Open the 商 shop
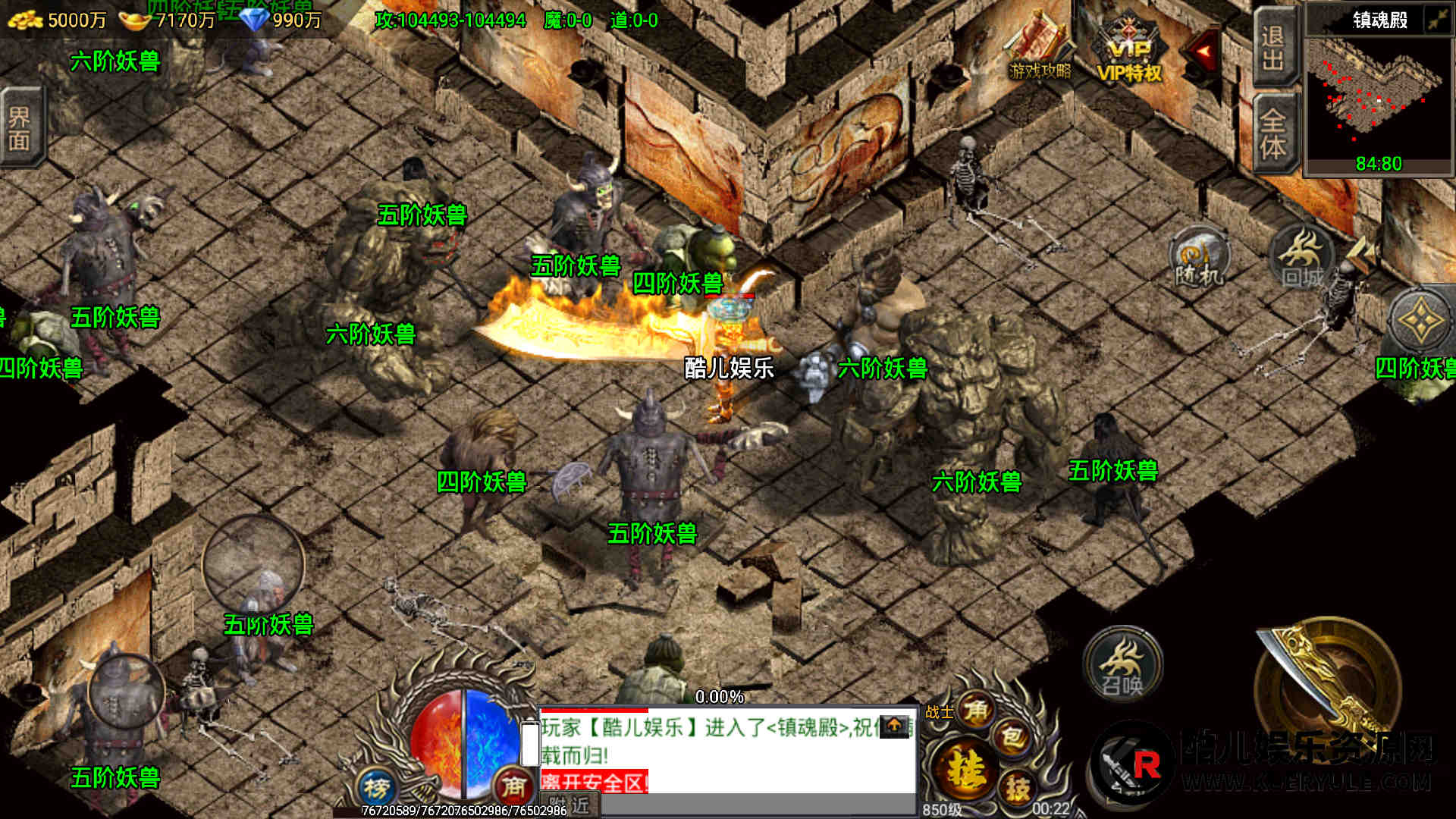This screenshot has width=1456, height=819. point(513,787)
